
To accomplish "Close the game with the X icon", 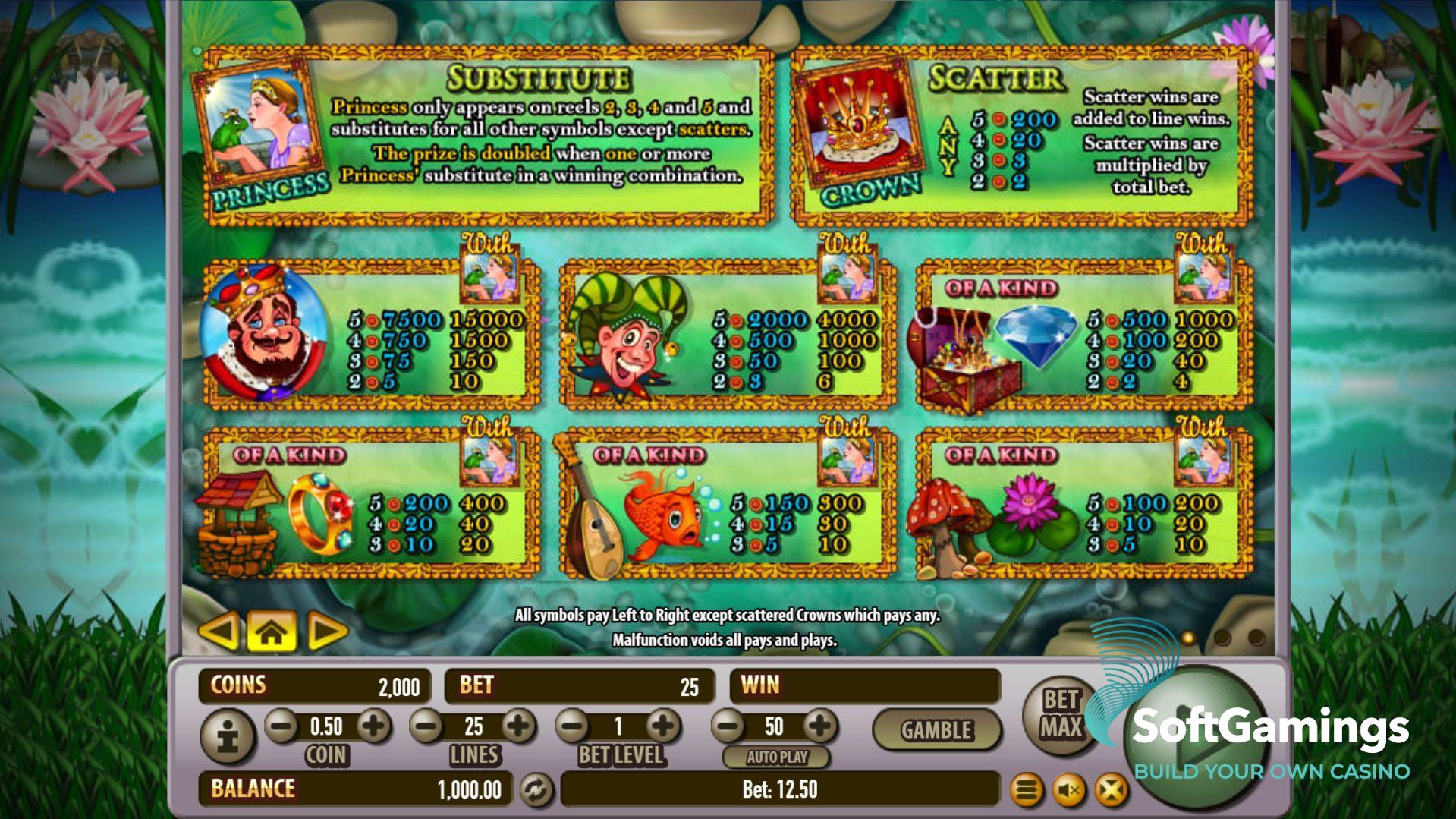I will 1112,791.
